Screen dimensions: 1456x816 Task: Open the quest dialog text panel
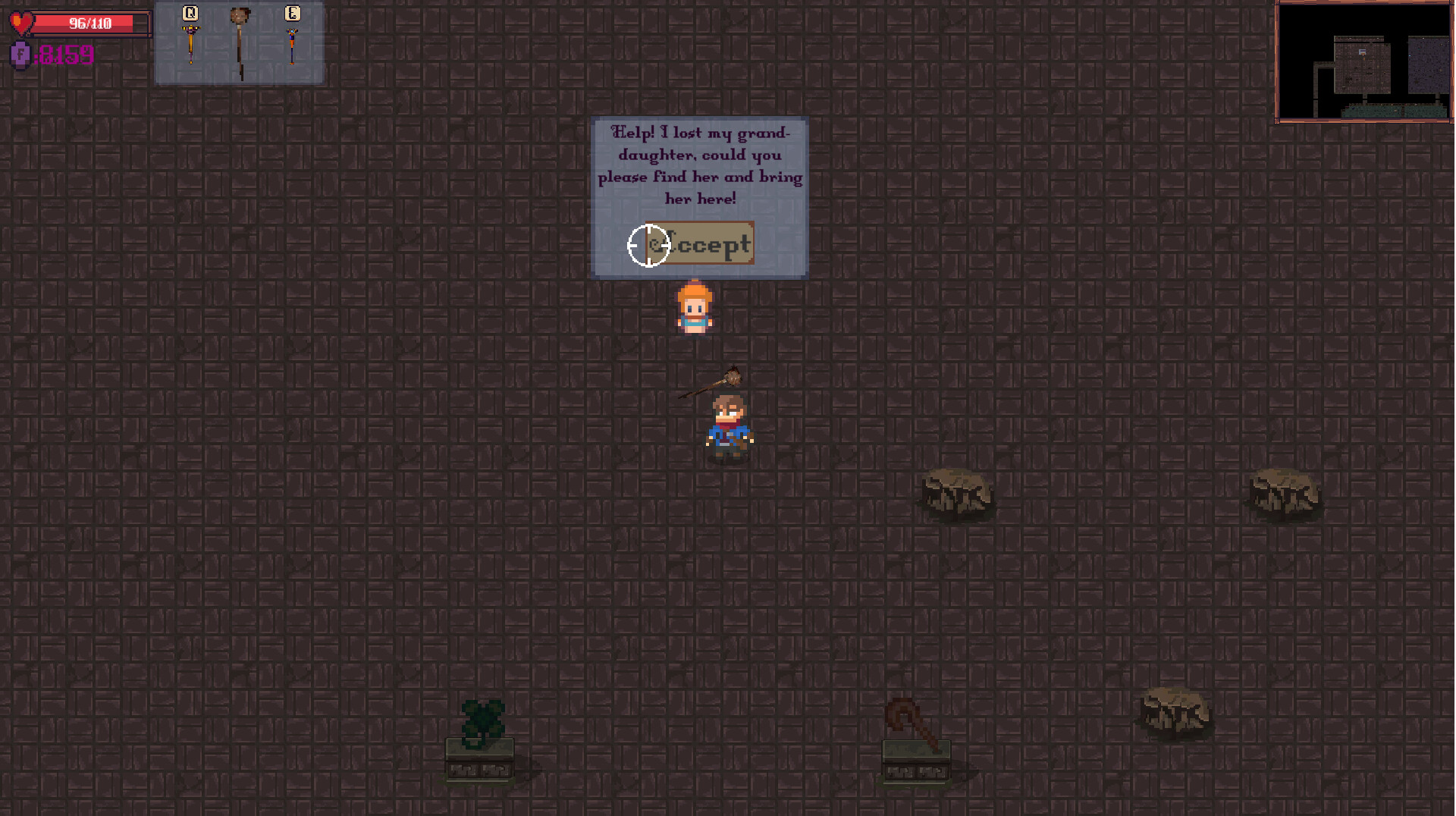point(699,165)
